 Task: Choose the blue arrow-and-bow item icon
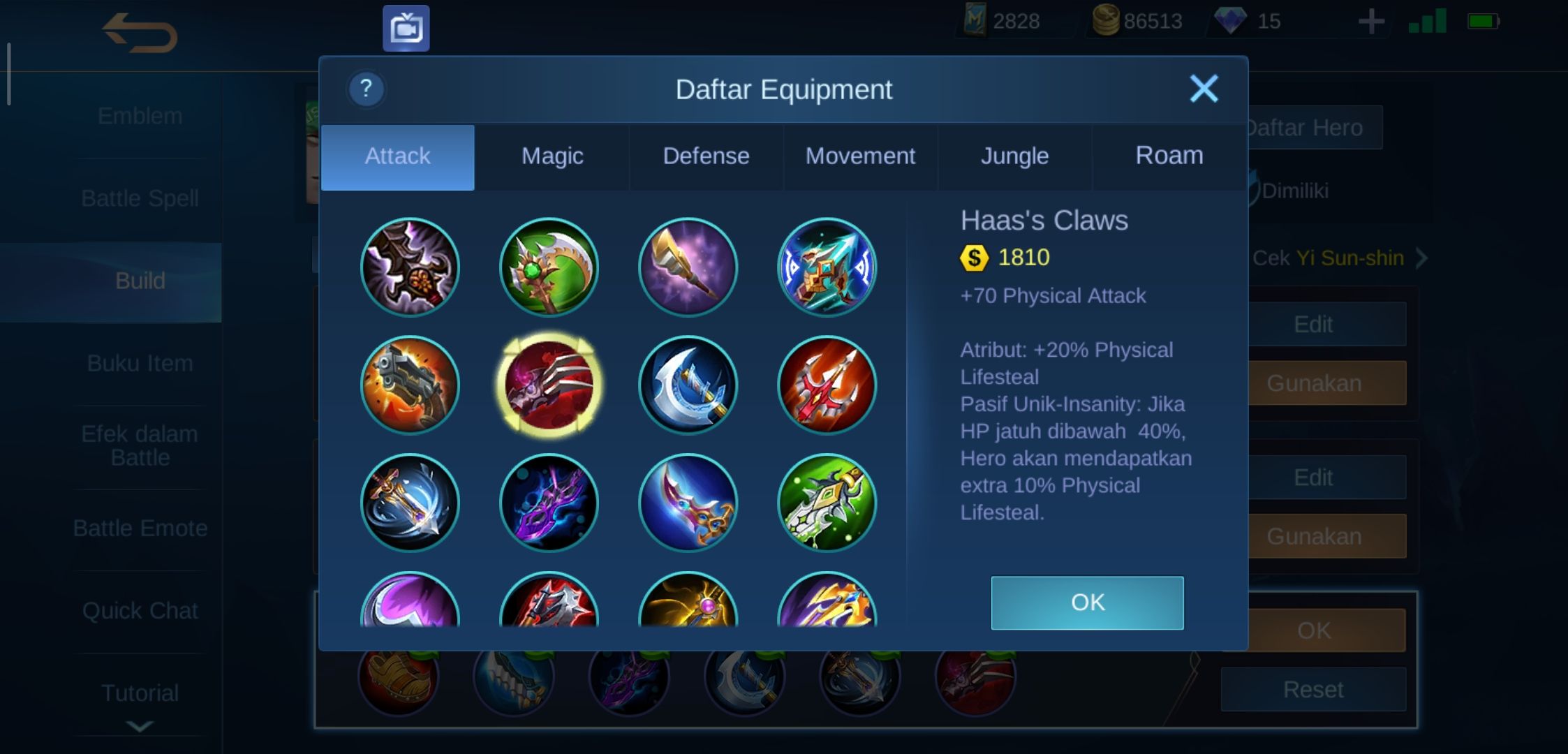click(x=827, y=267)
